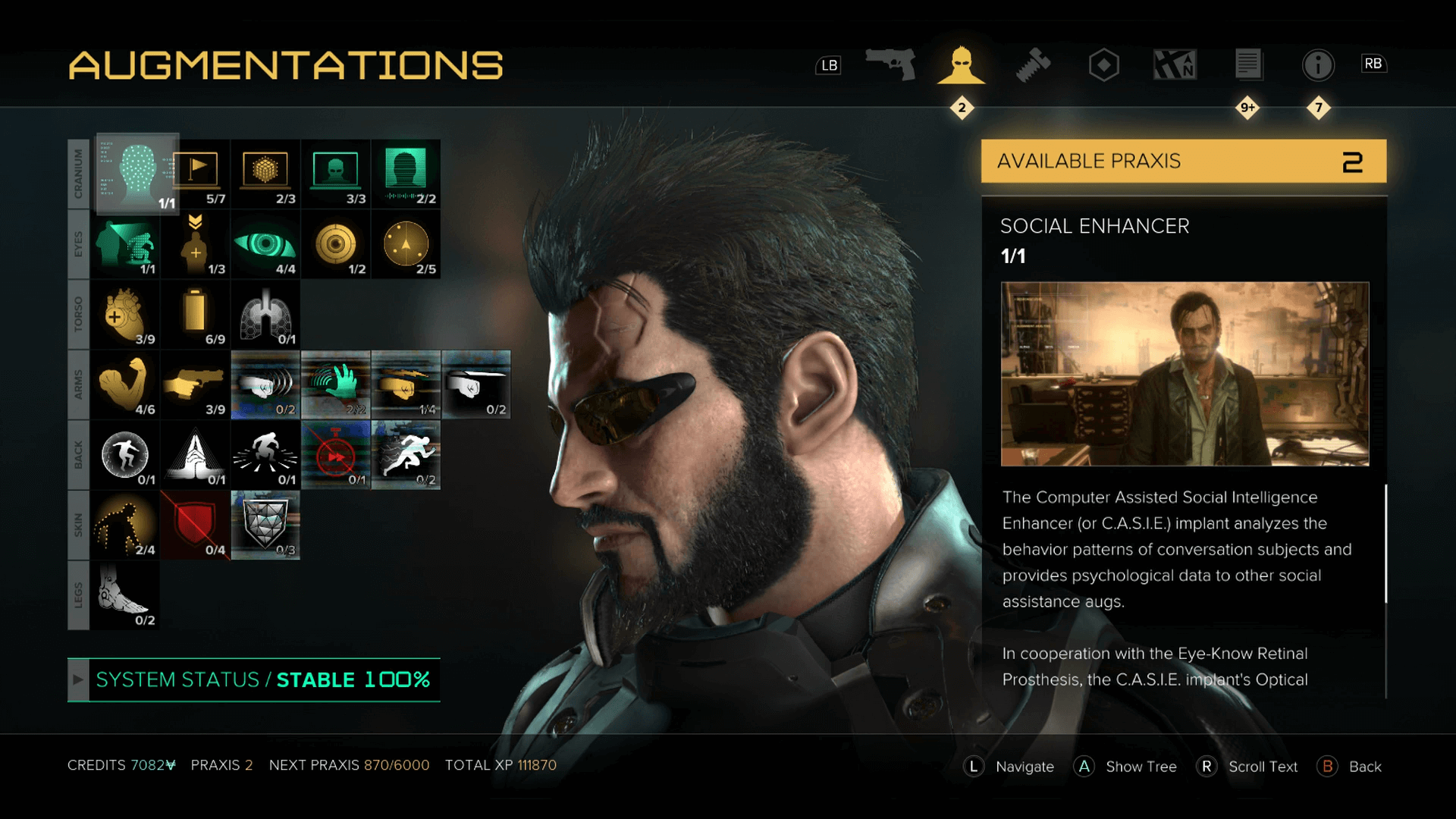The width and height of the screenshot is (1456, 819).
Task: Select the Combat Strength muscle augmentation
Action: point(124,383)
